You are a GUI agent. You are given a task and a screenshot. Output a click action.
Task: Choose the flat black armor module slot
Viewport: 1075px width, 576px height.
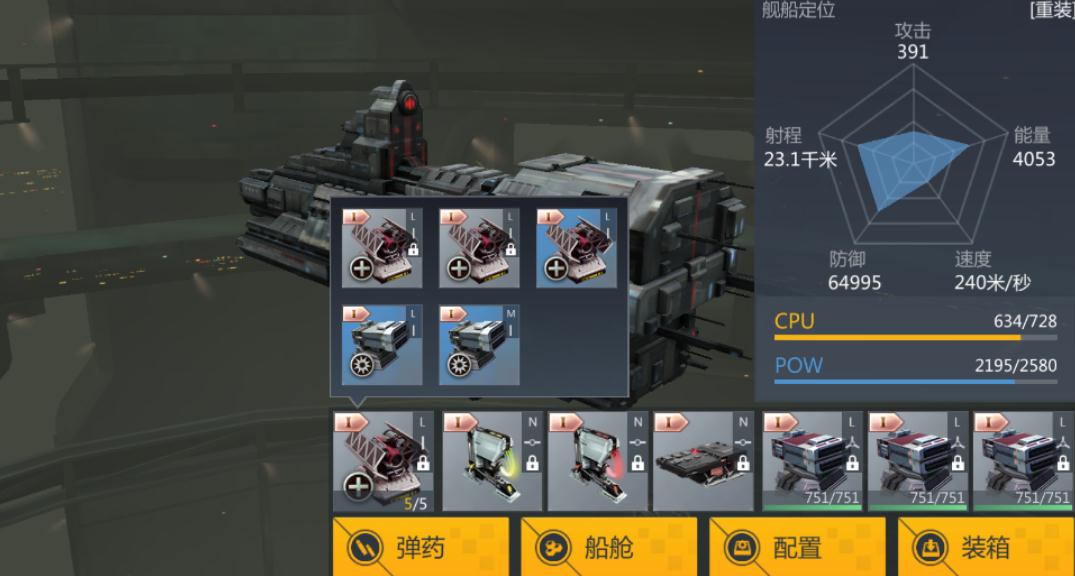702,461
